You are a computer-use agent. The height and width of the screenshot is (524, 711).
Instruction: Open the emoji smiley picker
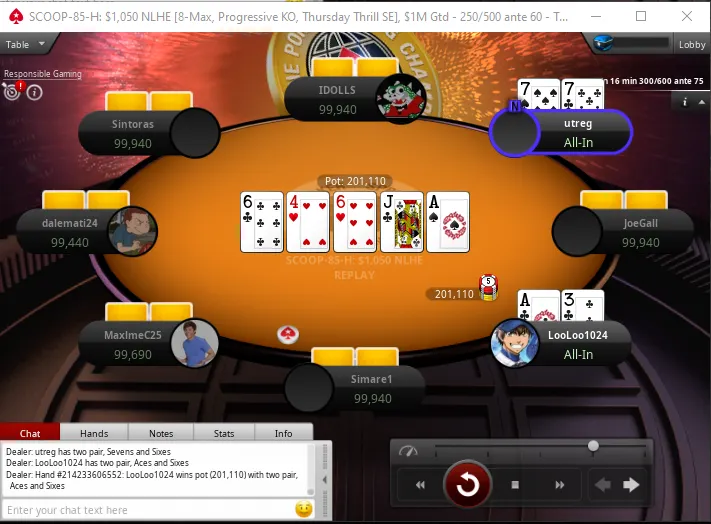coord(304,509)
